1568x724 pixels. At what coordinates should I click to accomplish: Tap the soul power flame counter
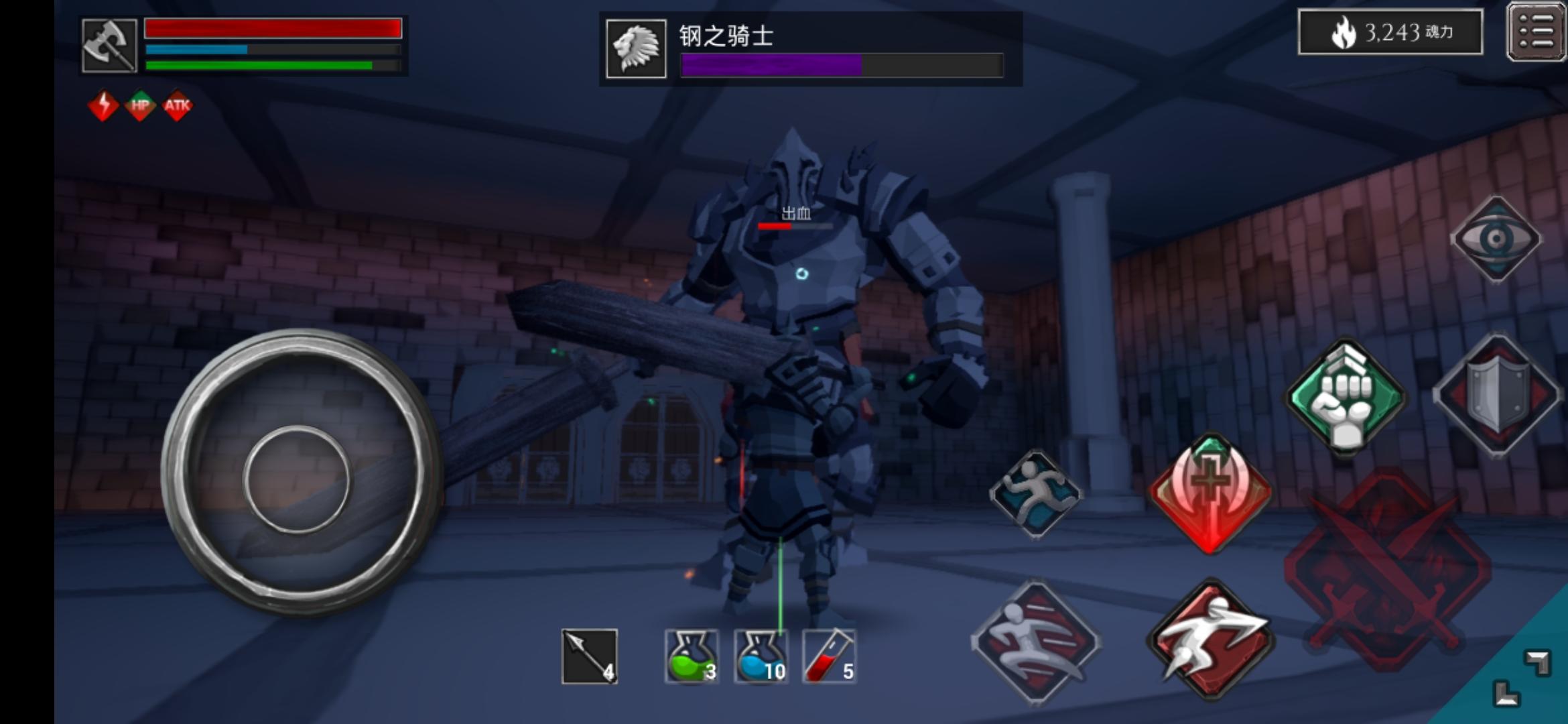coord(1390,32)
